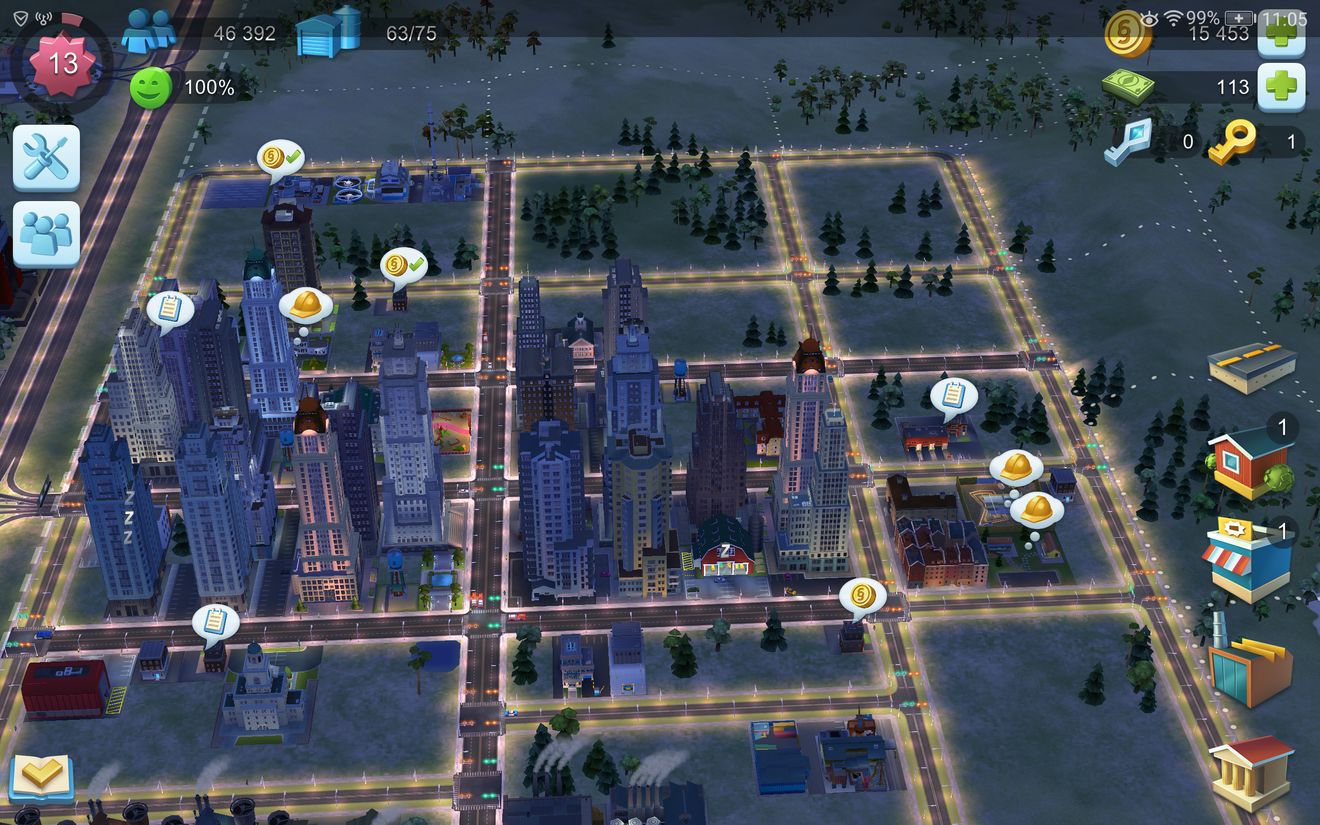Open the government buildings menu

point(1251,771)
